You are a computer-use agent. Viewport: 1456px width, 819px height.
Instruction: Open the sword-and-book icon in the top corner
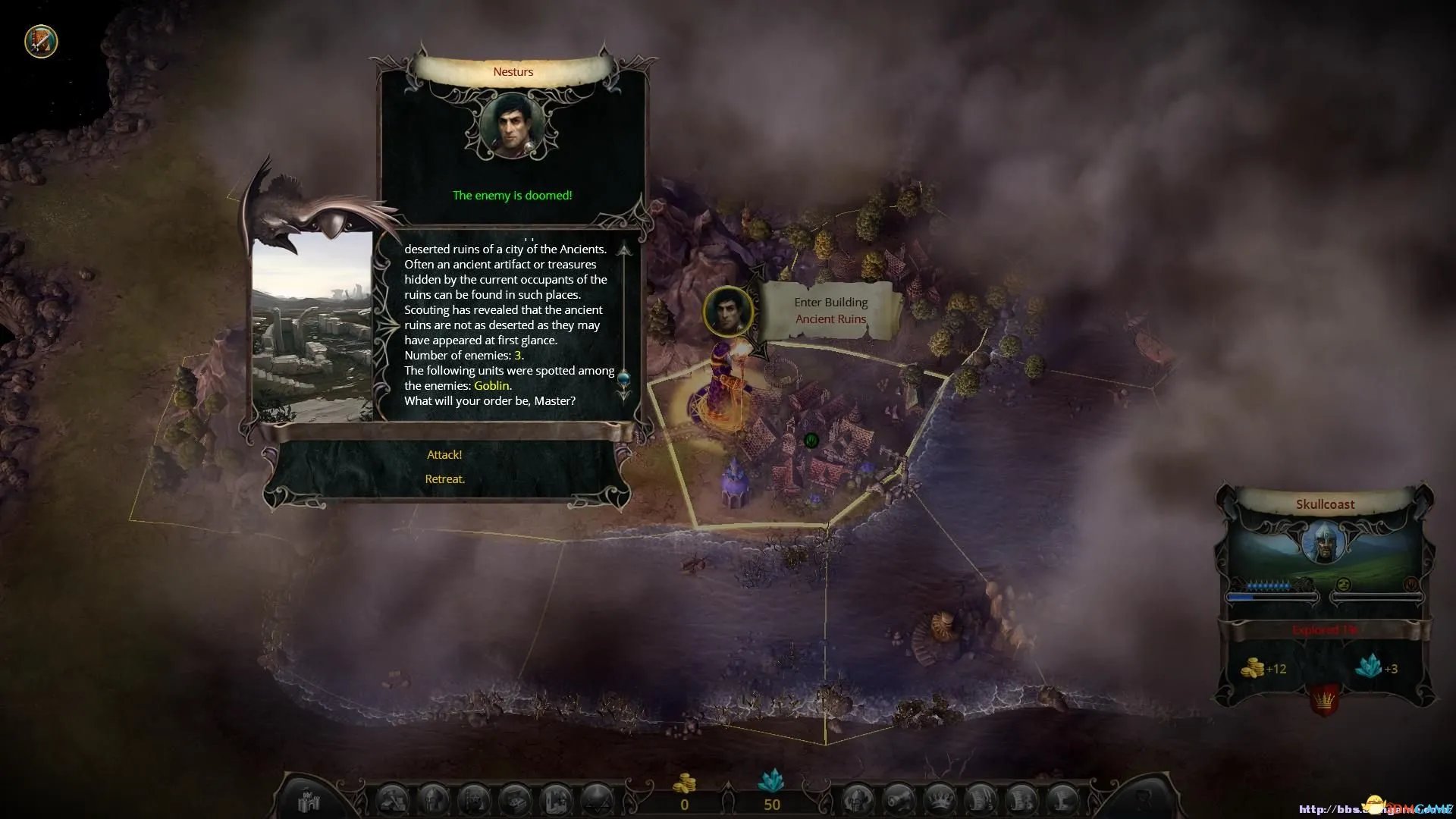(41, 41)
